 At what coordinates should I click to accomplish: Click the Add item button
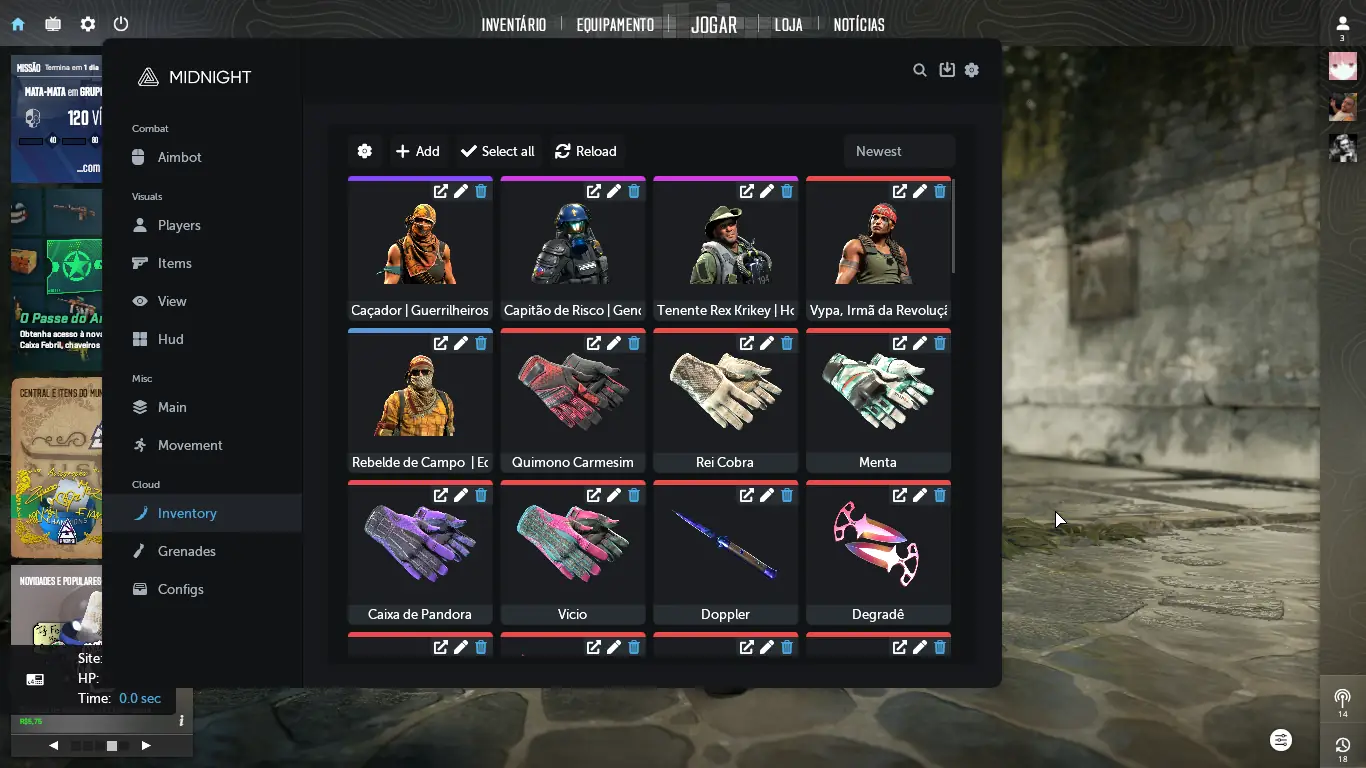tap(418, 151)
